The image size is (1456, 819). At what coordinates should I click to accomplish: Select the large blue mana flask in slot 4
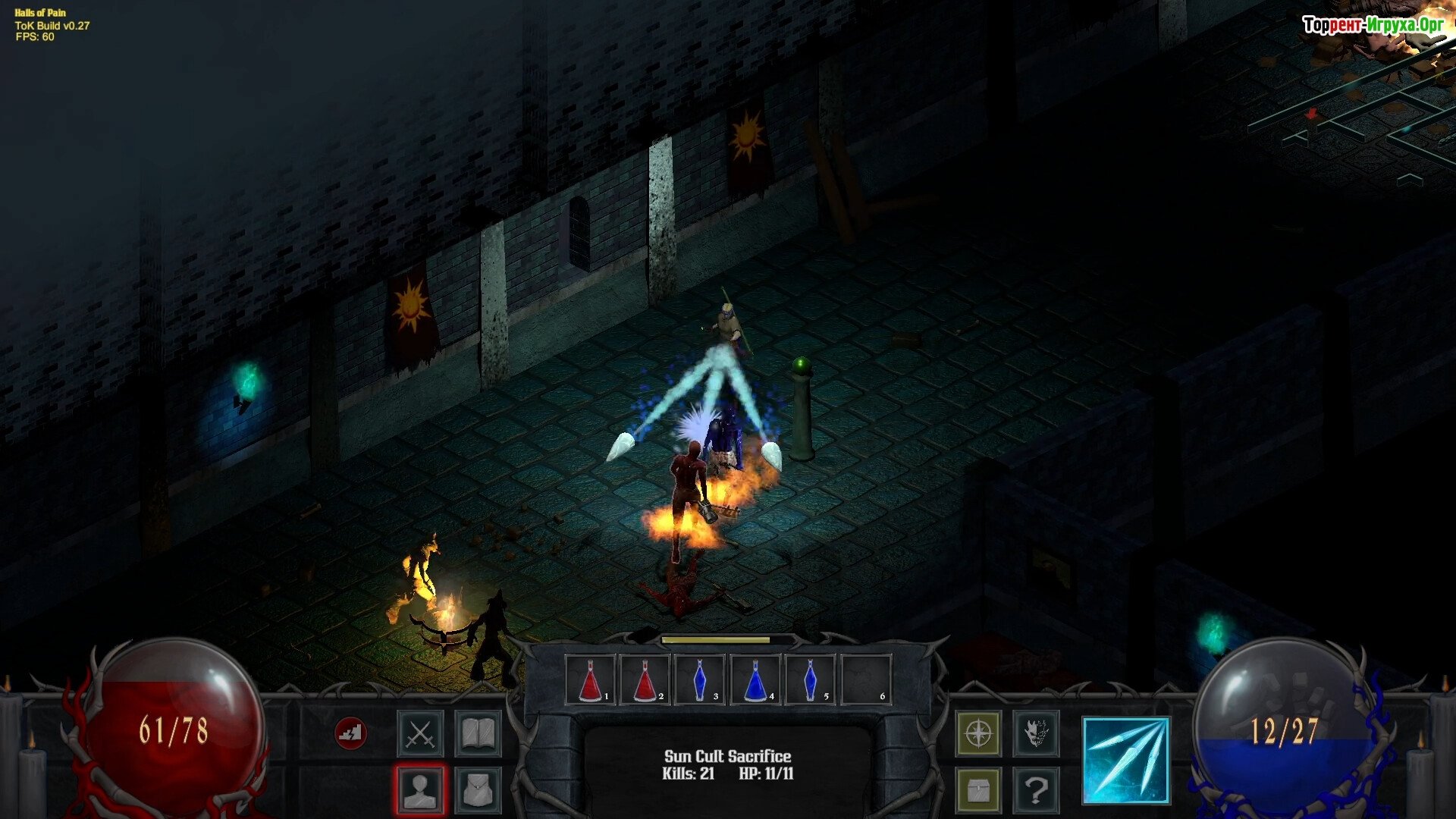coord(755,679)
